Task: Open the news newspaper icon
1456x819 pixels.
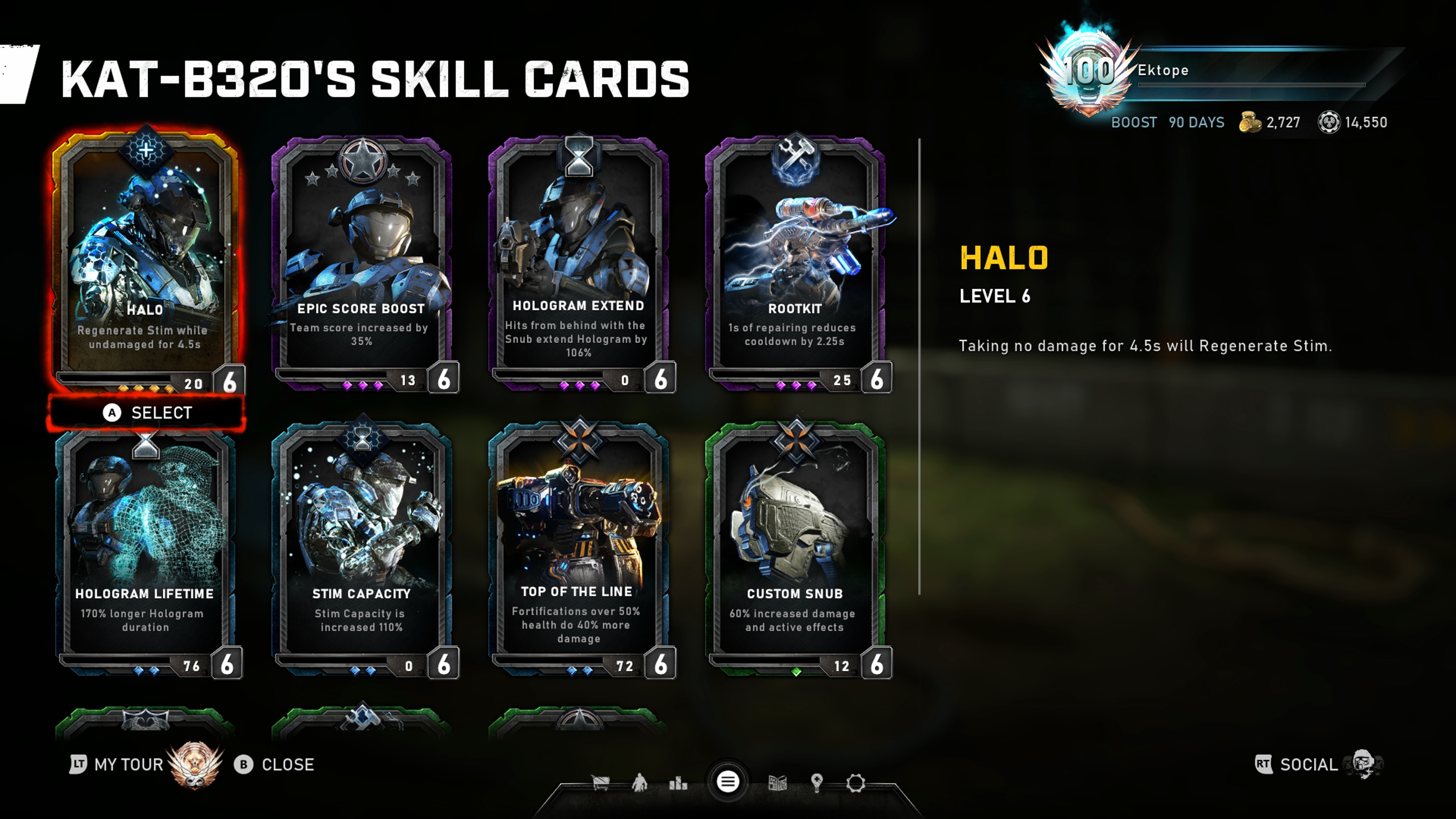Action: pyautogui.click(x=778, y=783)
